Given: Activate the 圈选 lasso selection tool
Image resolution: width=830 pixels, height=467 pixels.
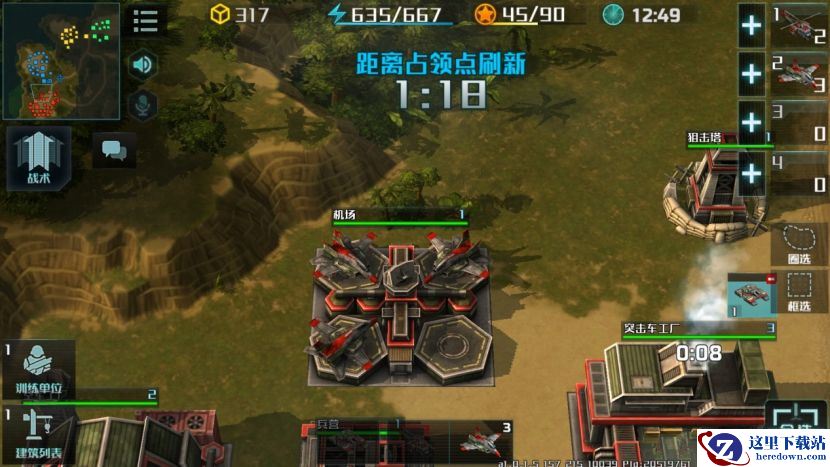Looking at the screenshot, I should click(x=800, y=244).
